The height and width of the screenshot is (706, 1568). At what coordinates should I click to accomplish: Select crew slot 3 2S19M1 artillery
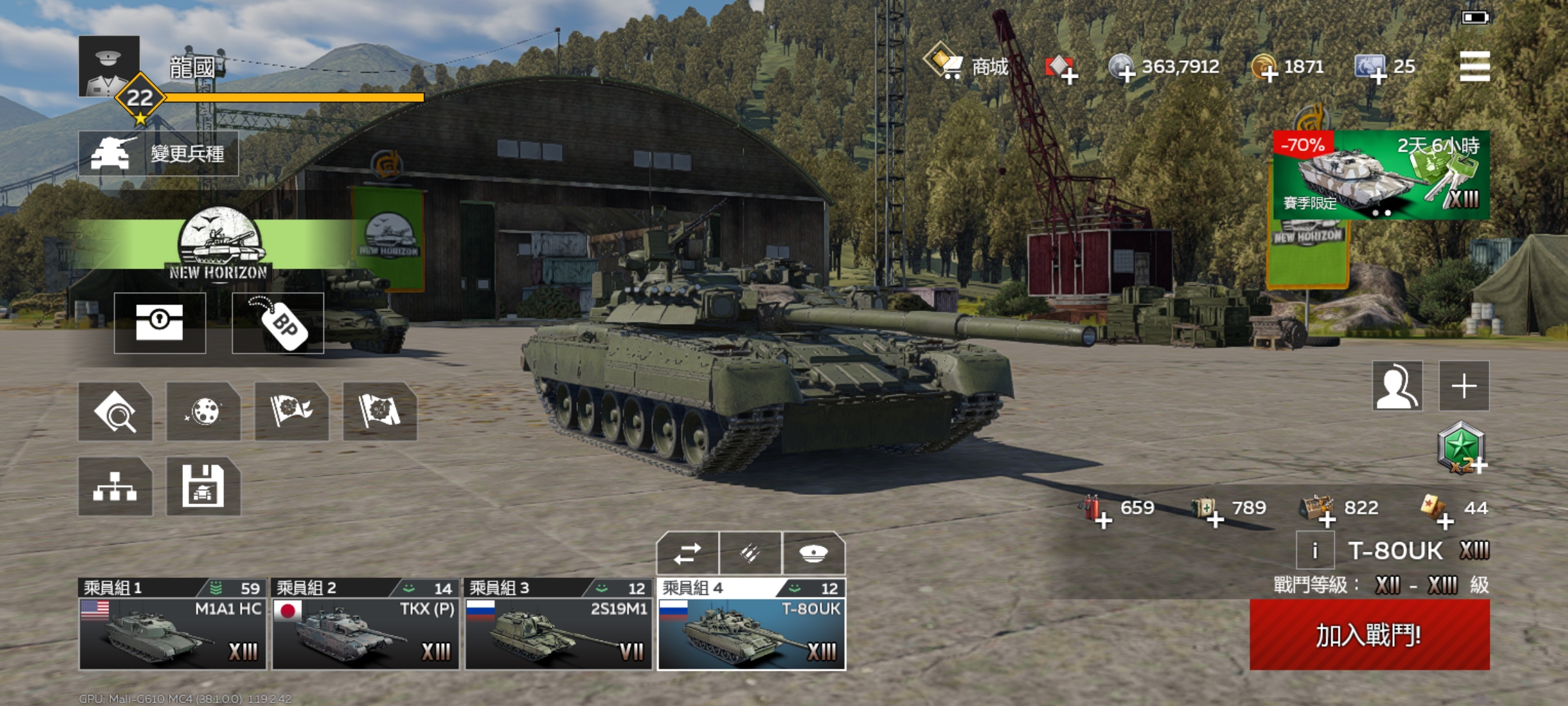[559, 626]
